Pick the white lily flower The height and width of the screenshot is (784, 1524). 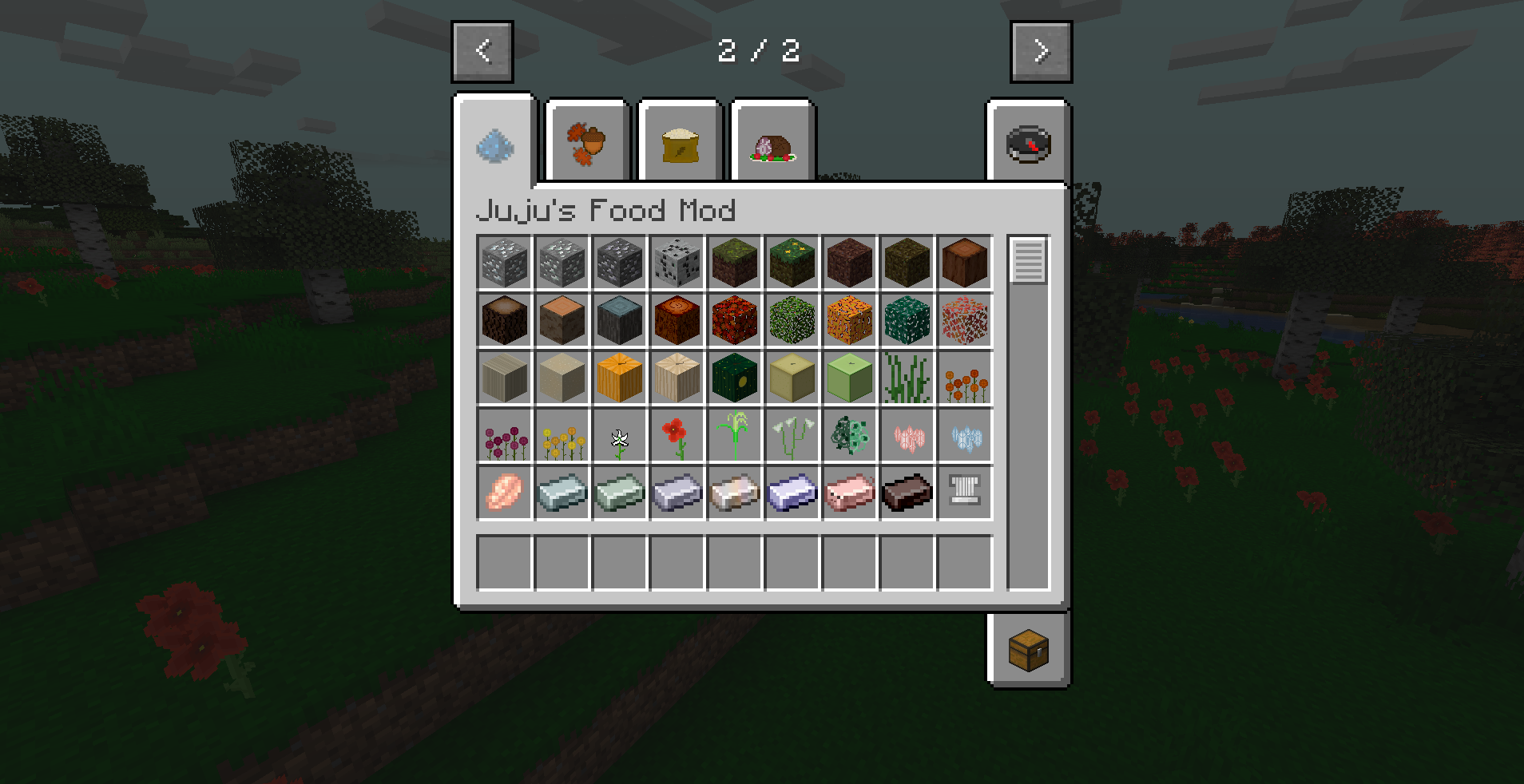619,435
